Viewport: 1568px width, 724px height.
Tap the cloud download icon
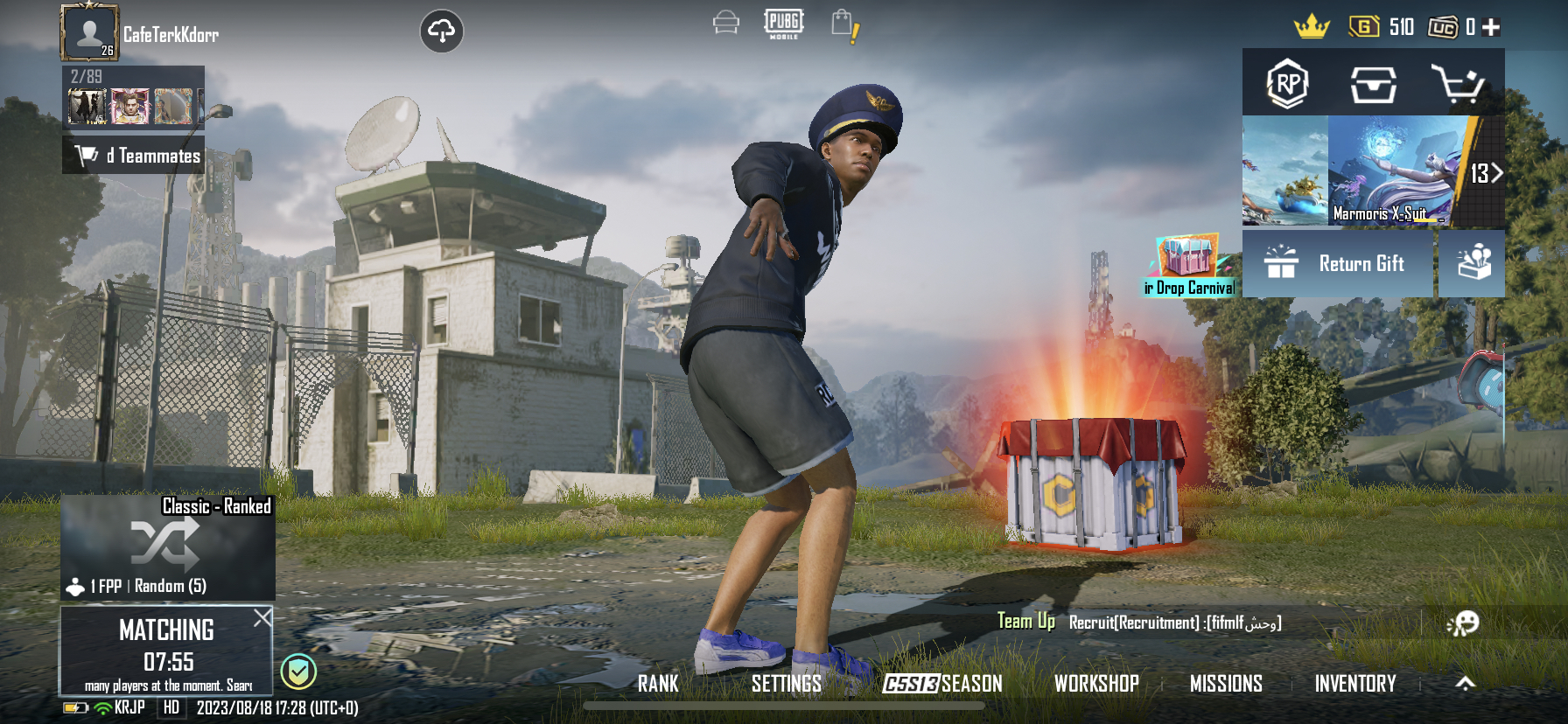tap(442, 31)
